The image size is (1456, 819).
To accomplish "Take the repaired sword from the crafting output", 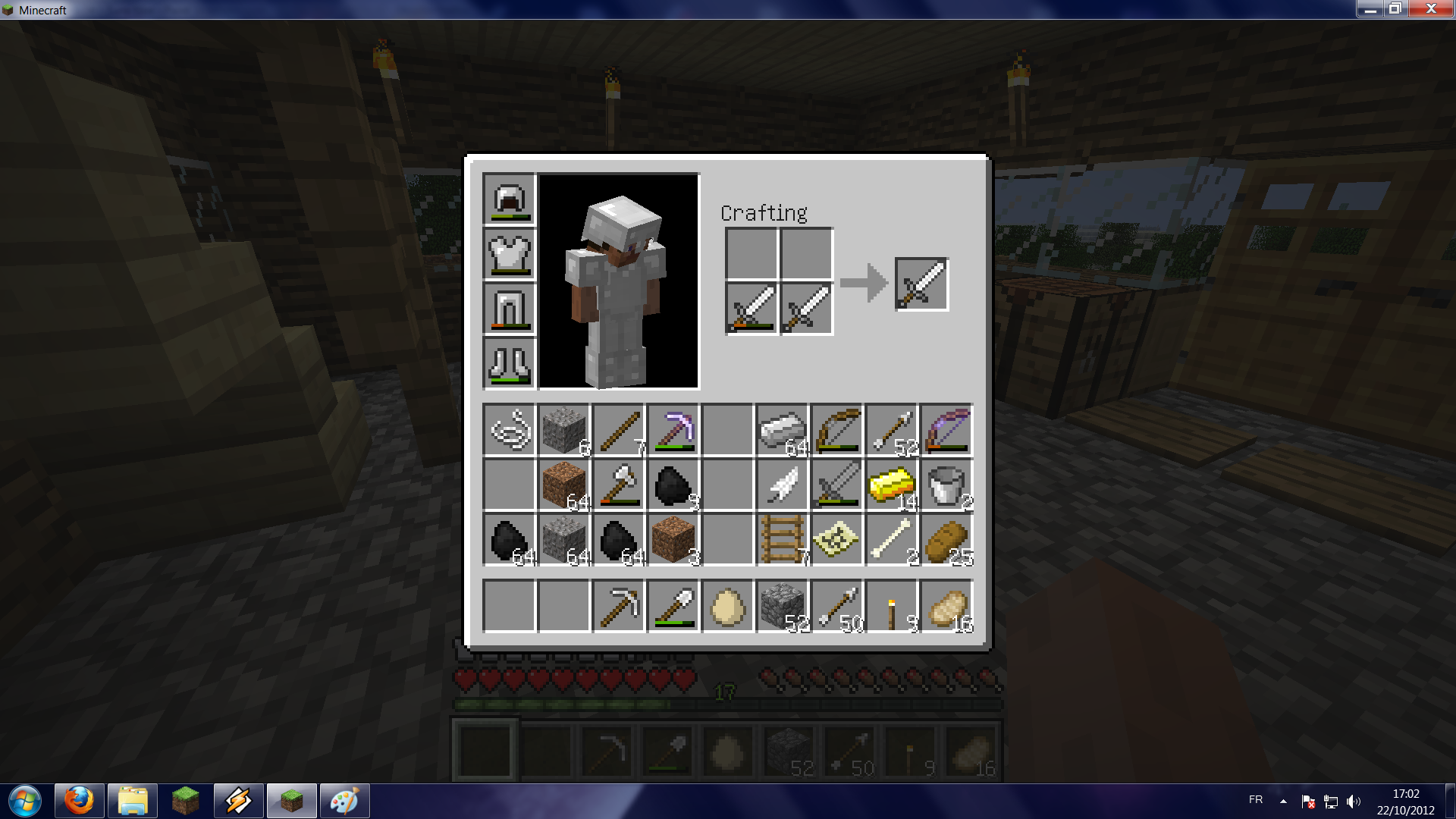I will (x=922, y=284).
